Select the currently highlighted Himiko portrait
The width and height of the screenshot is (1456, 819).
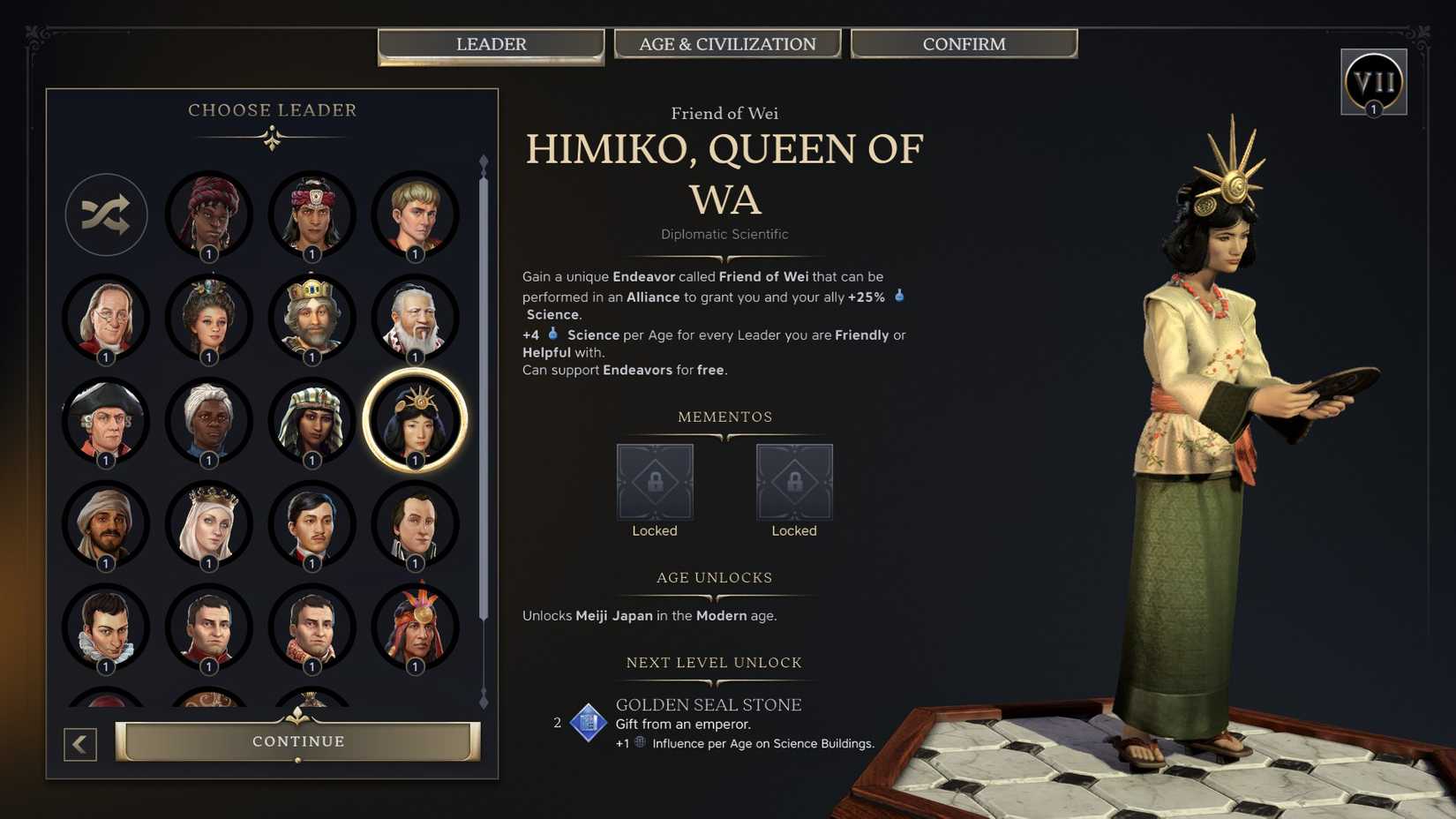click(416, 422)
